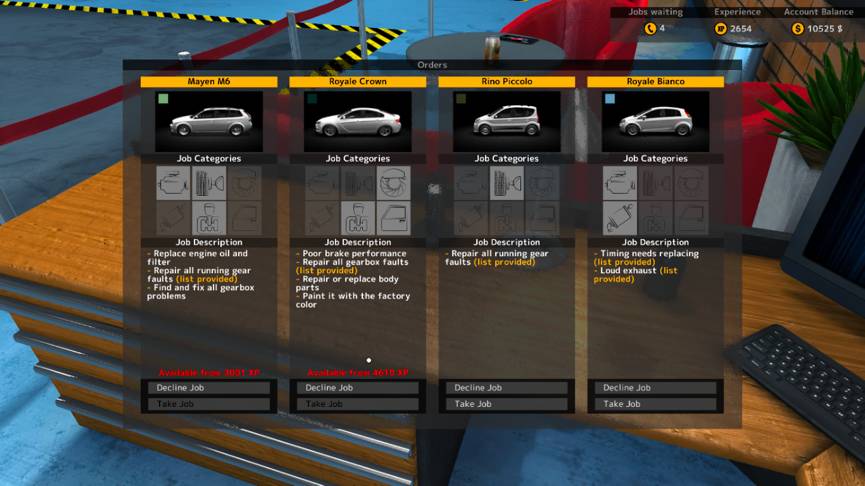The height and width of the screenshot is (486, 865).
Task: Take the Royale Bianco job
Action: (656, 404)
